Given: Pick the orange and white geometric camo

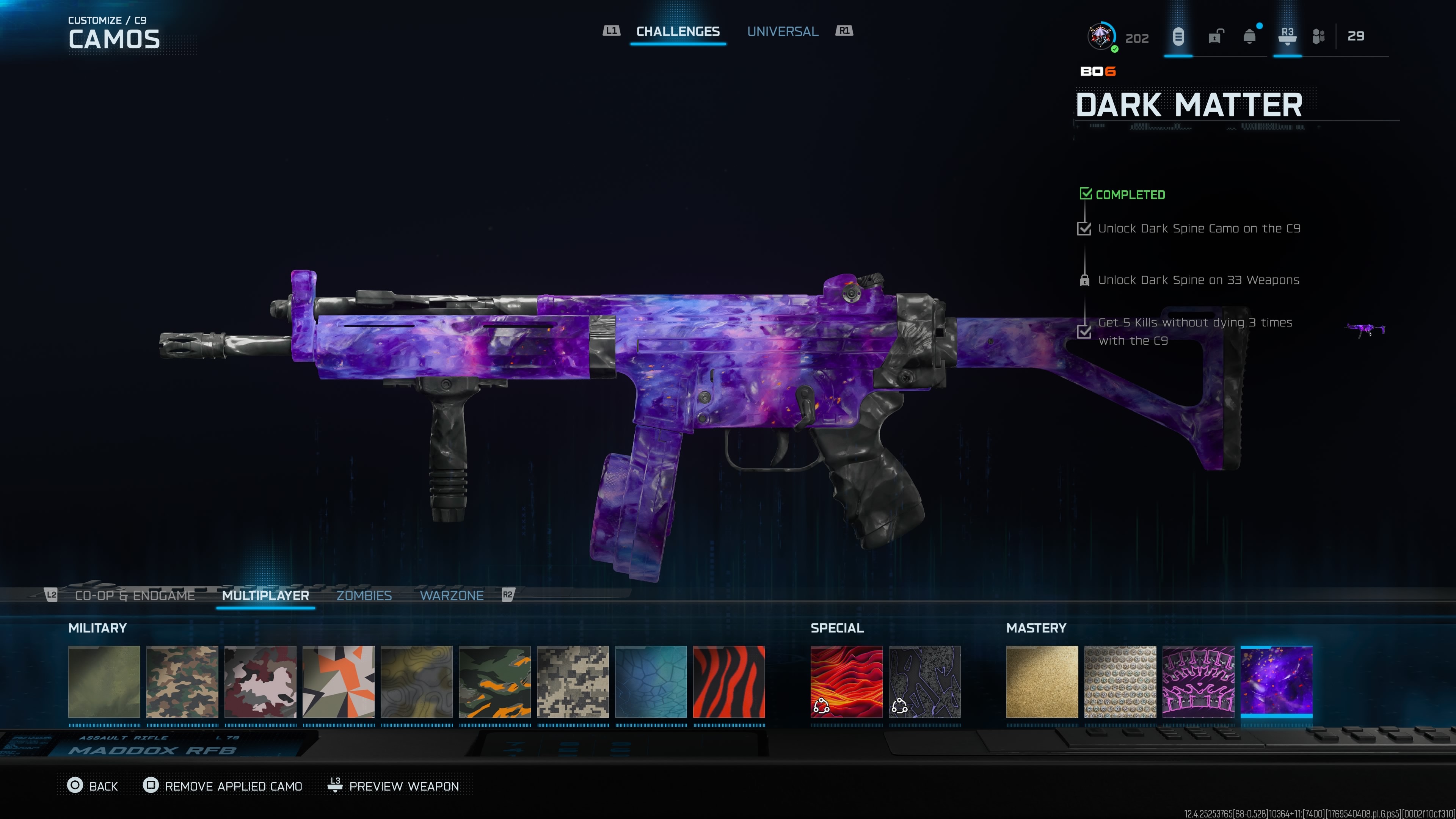Looking at the screenshot, I should [338, 682].
